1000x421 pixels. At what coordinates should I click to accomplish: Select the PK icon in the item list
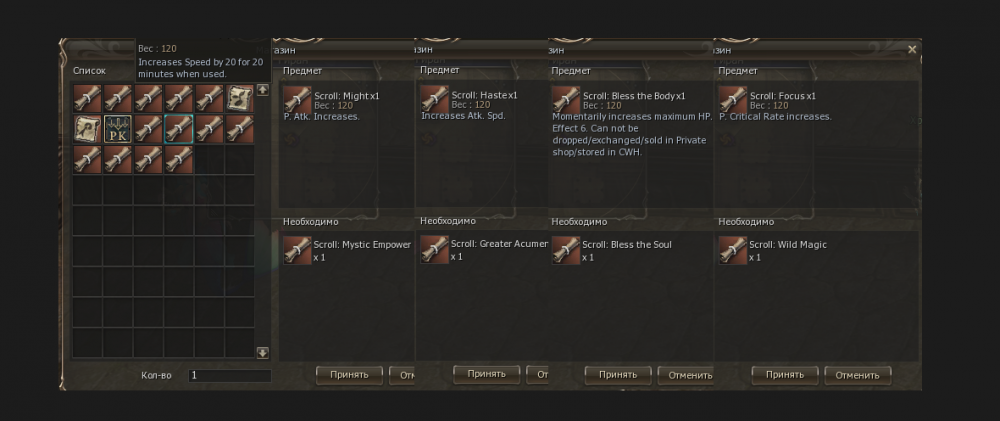[x=118, y=128]
